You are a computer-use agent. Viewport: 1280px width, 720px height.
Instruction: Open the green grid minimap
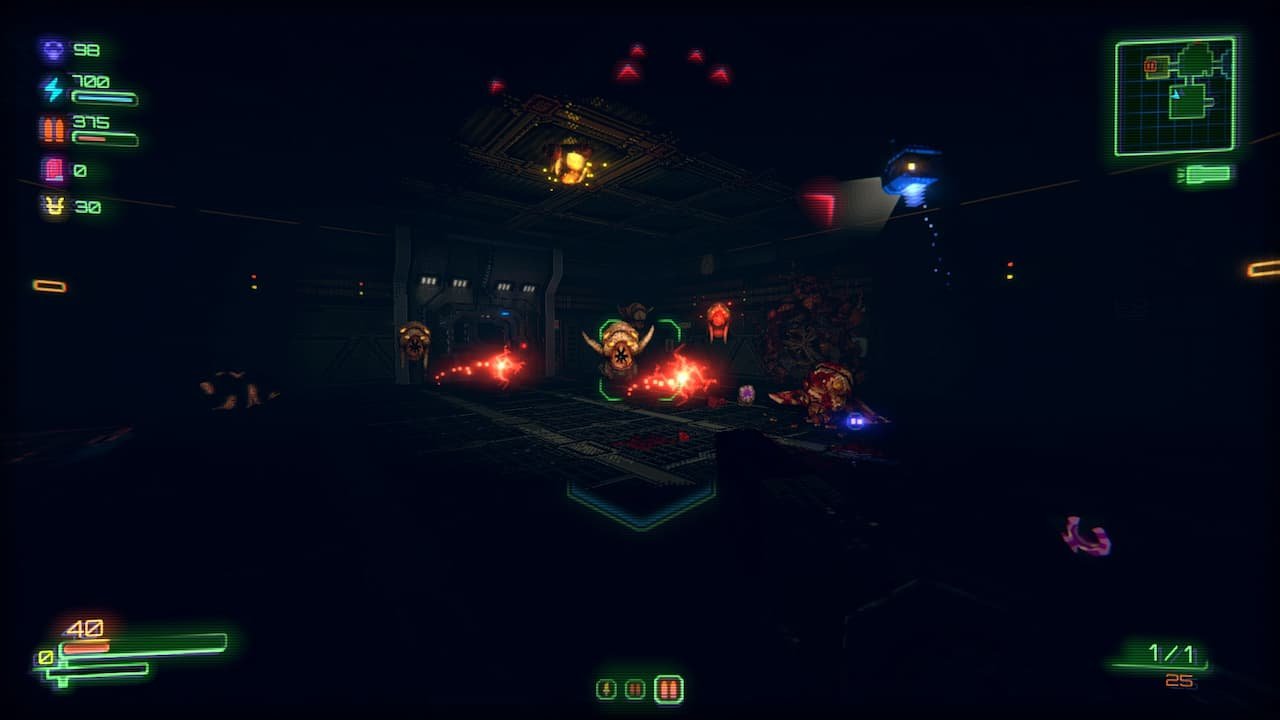1176,96
